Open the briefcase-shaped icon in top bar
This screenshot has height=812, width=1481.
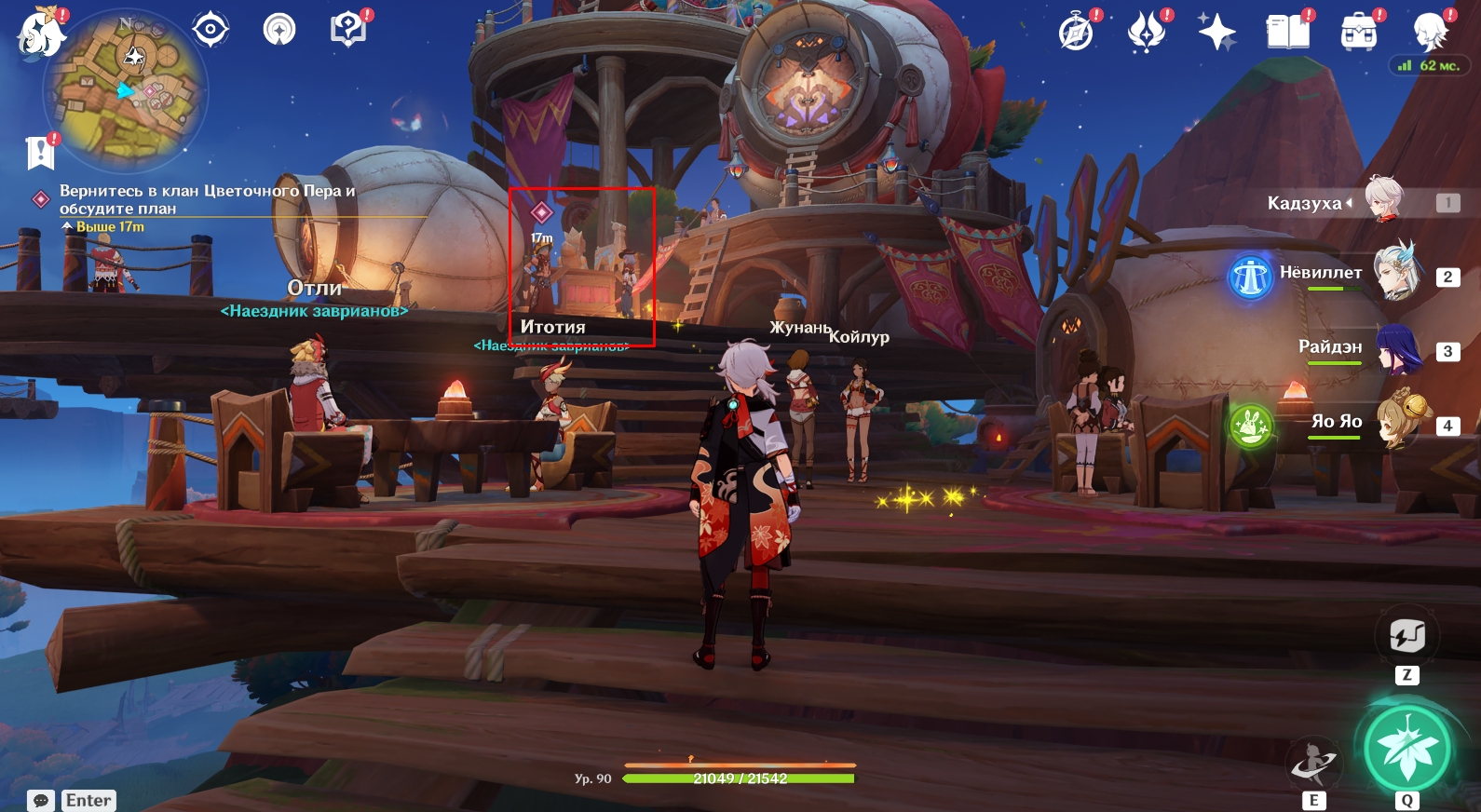click(1358, 33)
